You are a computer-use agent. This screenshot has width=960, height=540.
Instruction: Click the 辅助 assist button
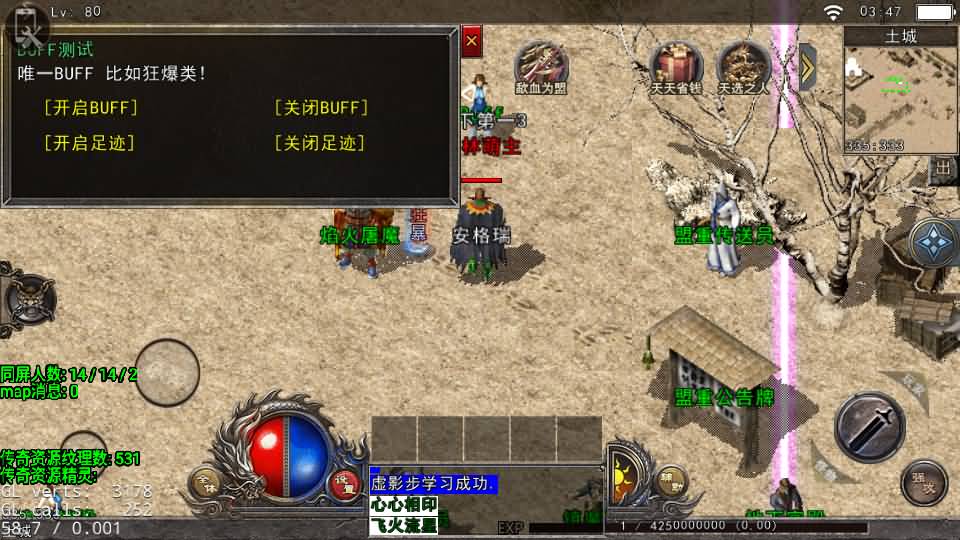tap(671, 481)
